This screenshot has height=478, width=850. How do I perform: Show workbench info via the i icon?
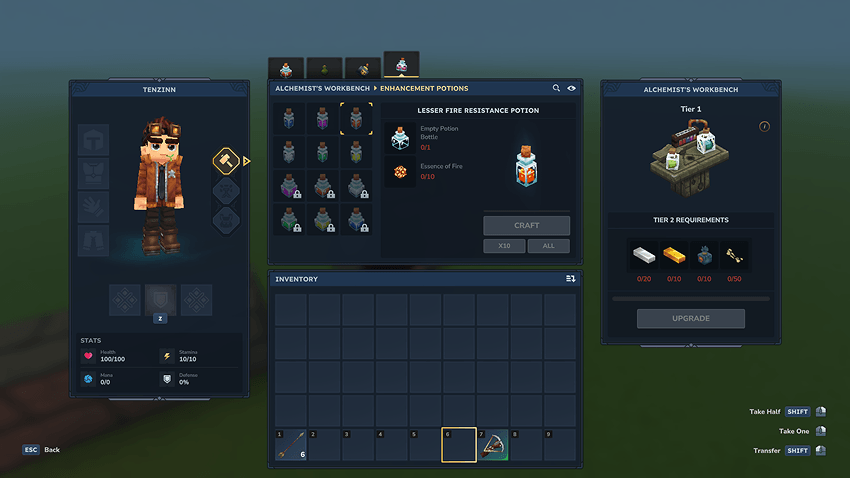(x=764, y=127)
